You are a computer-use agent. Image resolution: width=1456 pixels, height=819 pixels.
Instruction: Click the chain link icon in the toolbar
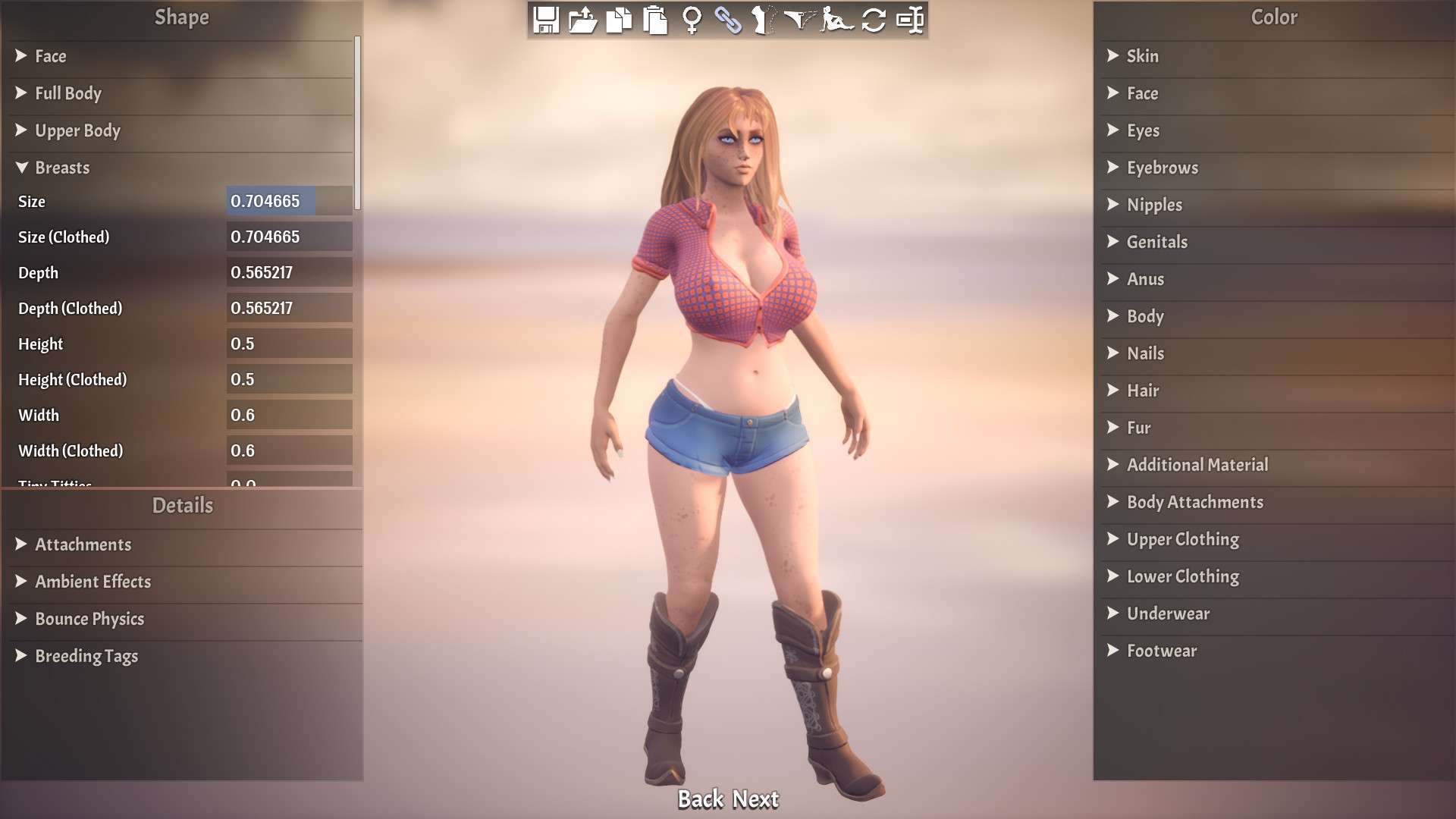tap(730, 20)
